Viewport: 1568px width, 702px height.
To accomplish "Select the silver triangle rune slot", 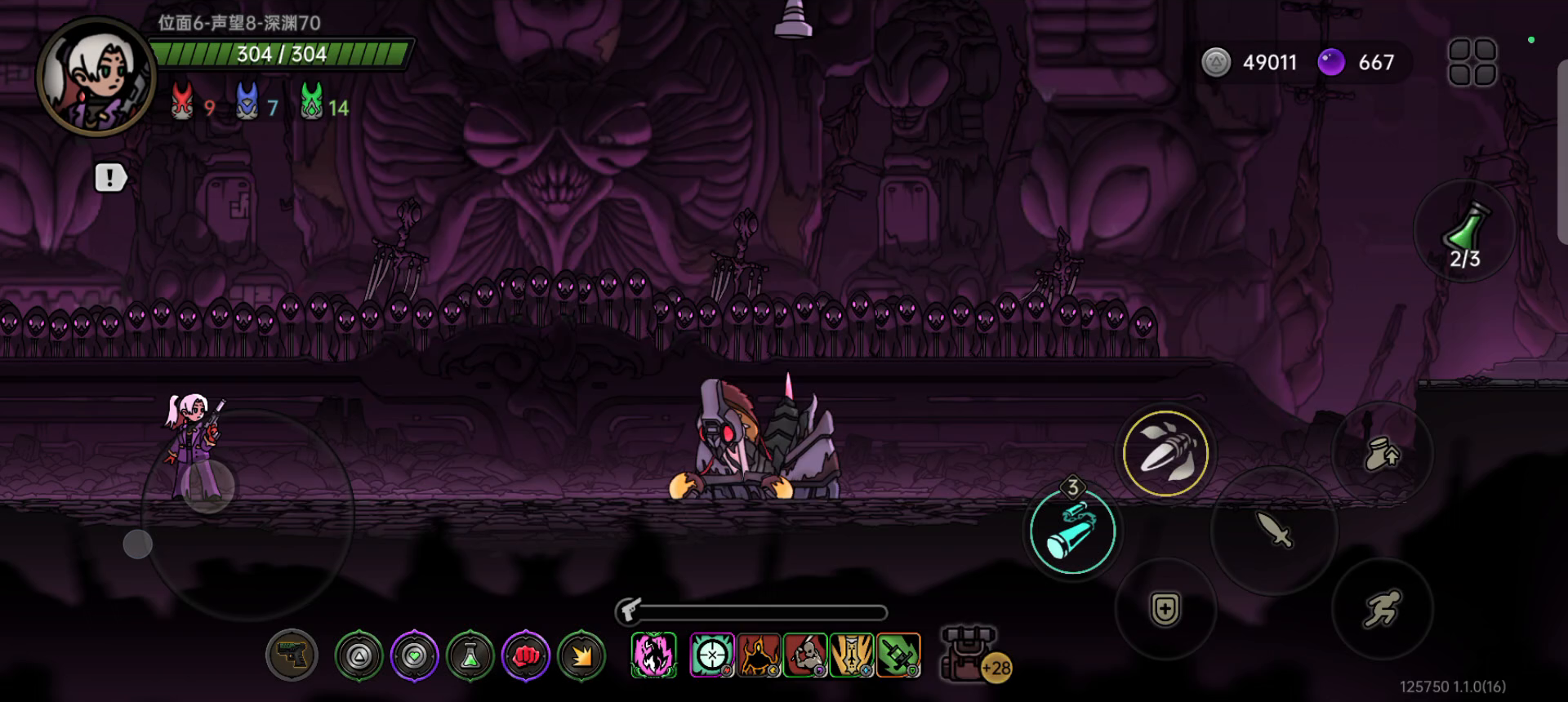I will pos(359,655).
